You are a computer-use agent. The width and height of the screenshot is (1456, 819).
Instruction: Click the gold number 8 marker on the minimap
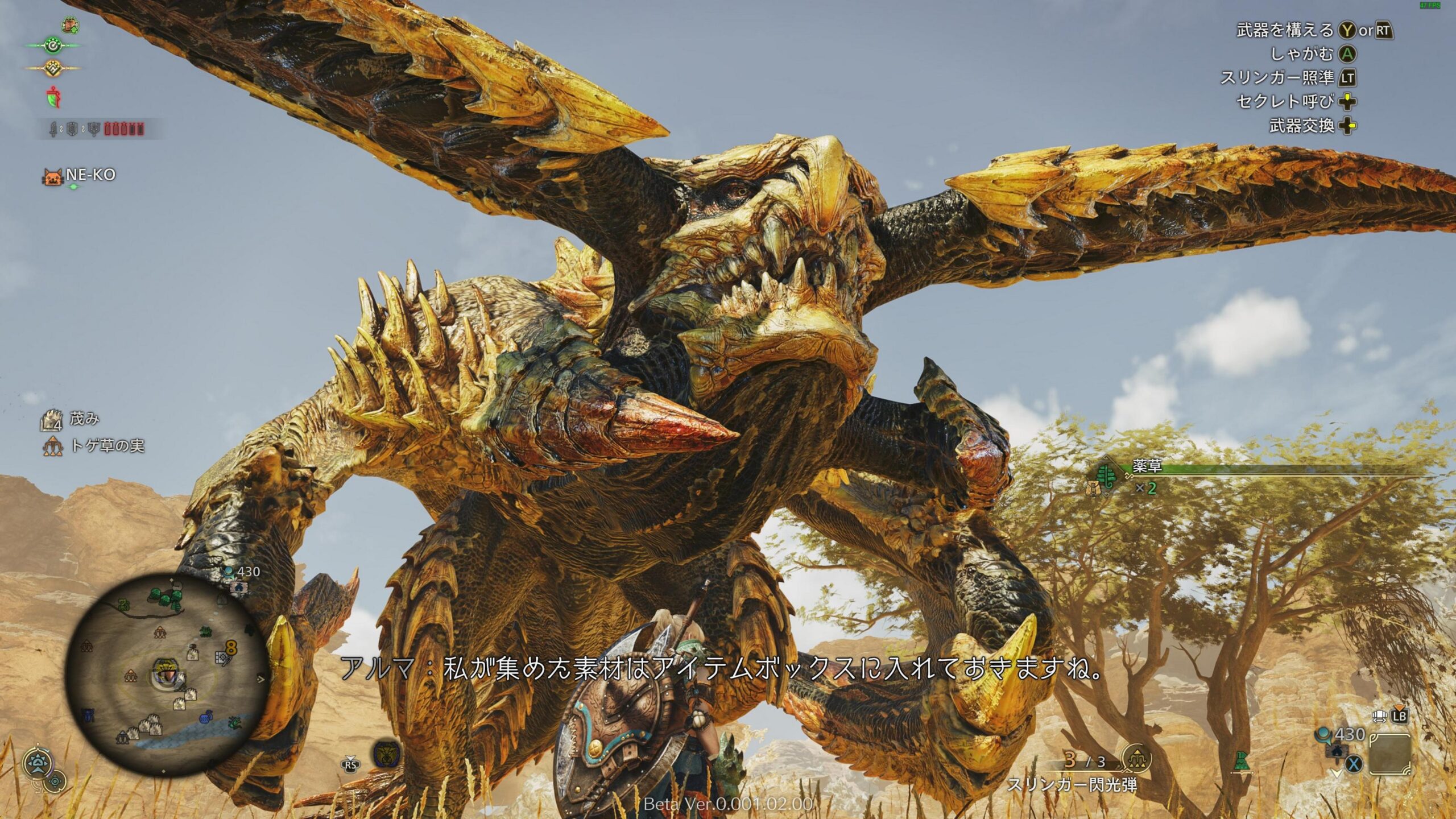click(231, 646)
